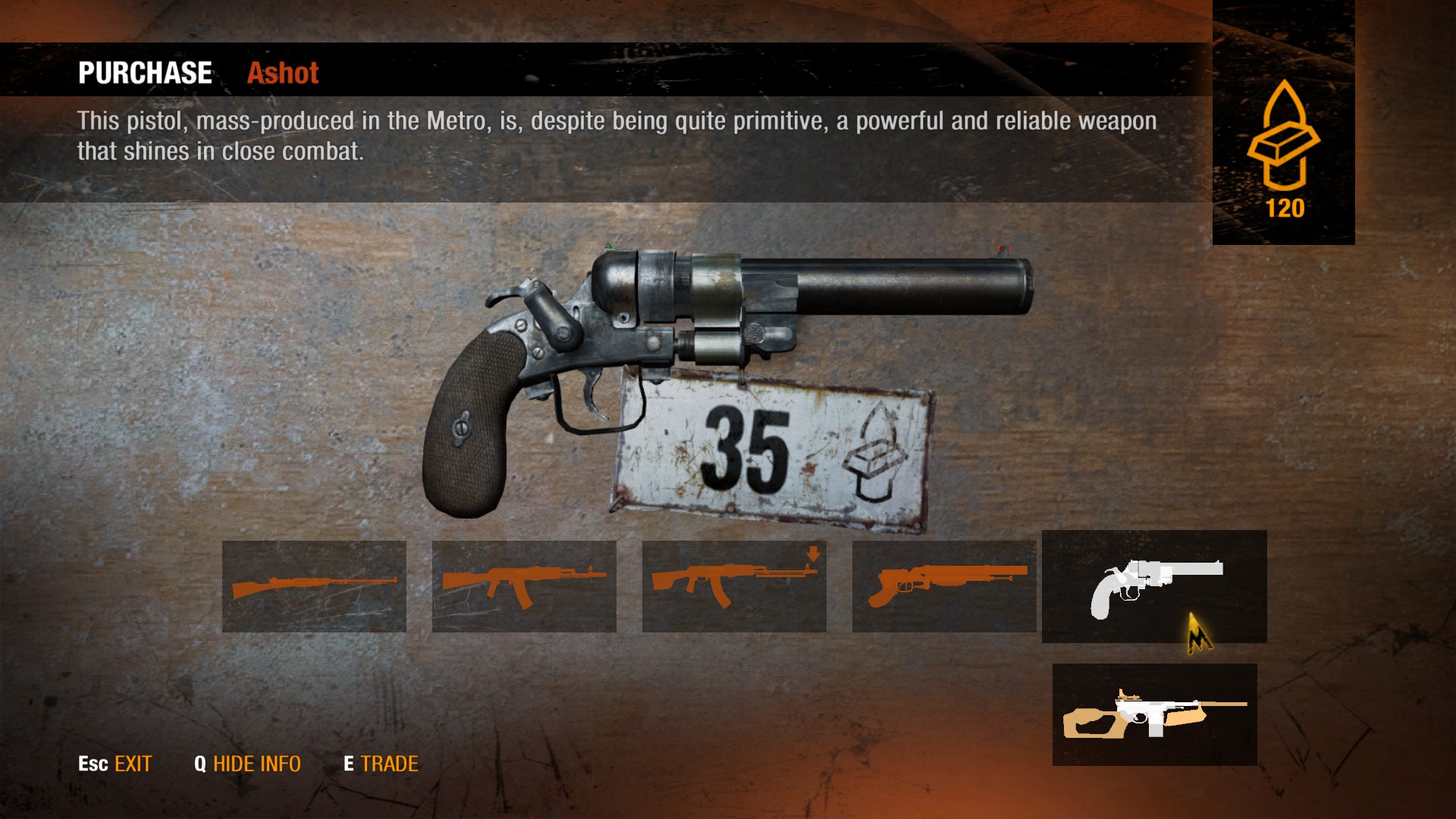The width and height of the screenshot is (1456, 819).
Task: Select the rifle slot with down arrow
Action: 734,586
